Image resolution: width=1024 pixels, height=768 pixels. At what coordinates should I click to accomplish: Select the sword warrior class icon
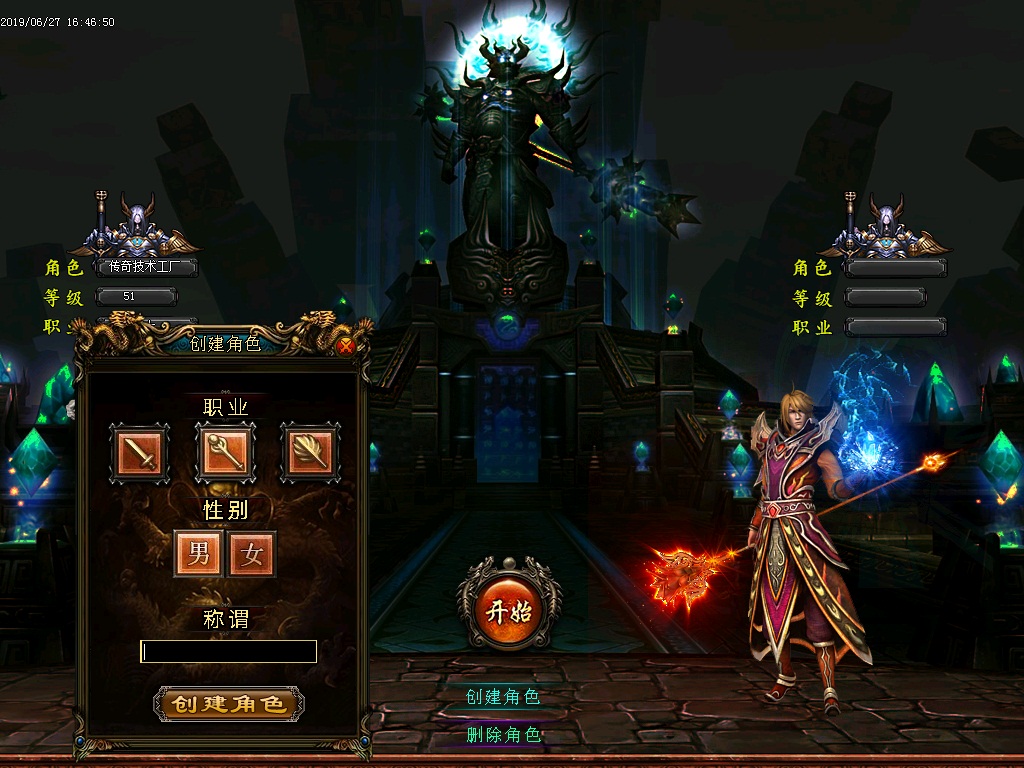[x=139, y=454]
